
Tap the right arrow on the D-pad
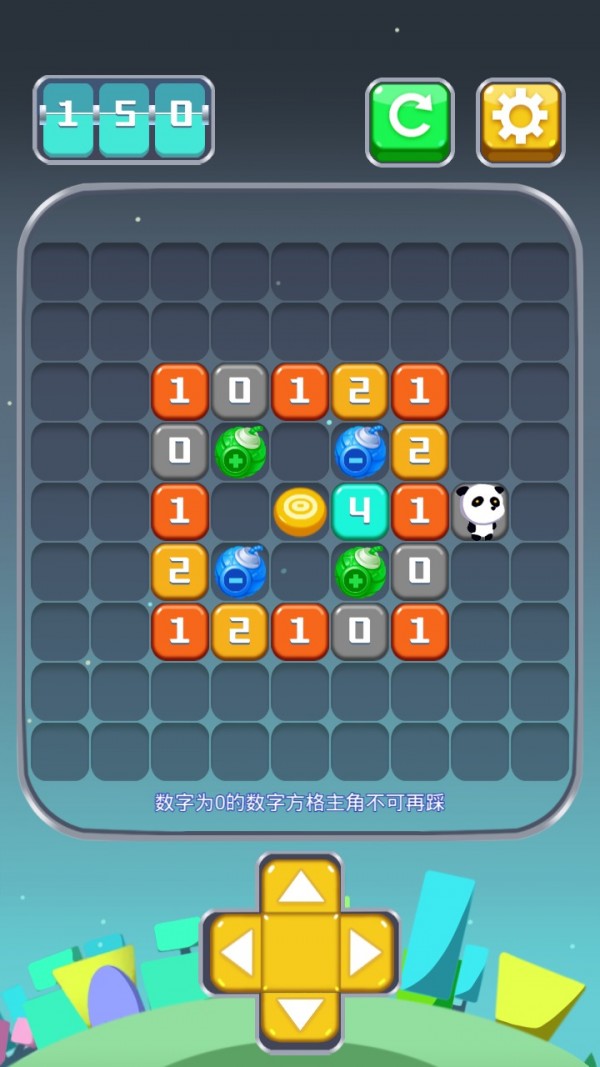[x=364, y=954]
